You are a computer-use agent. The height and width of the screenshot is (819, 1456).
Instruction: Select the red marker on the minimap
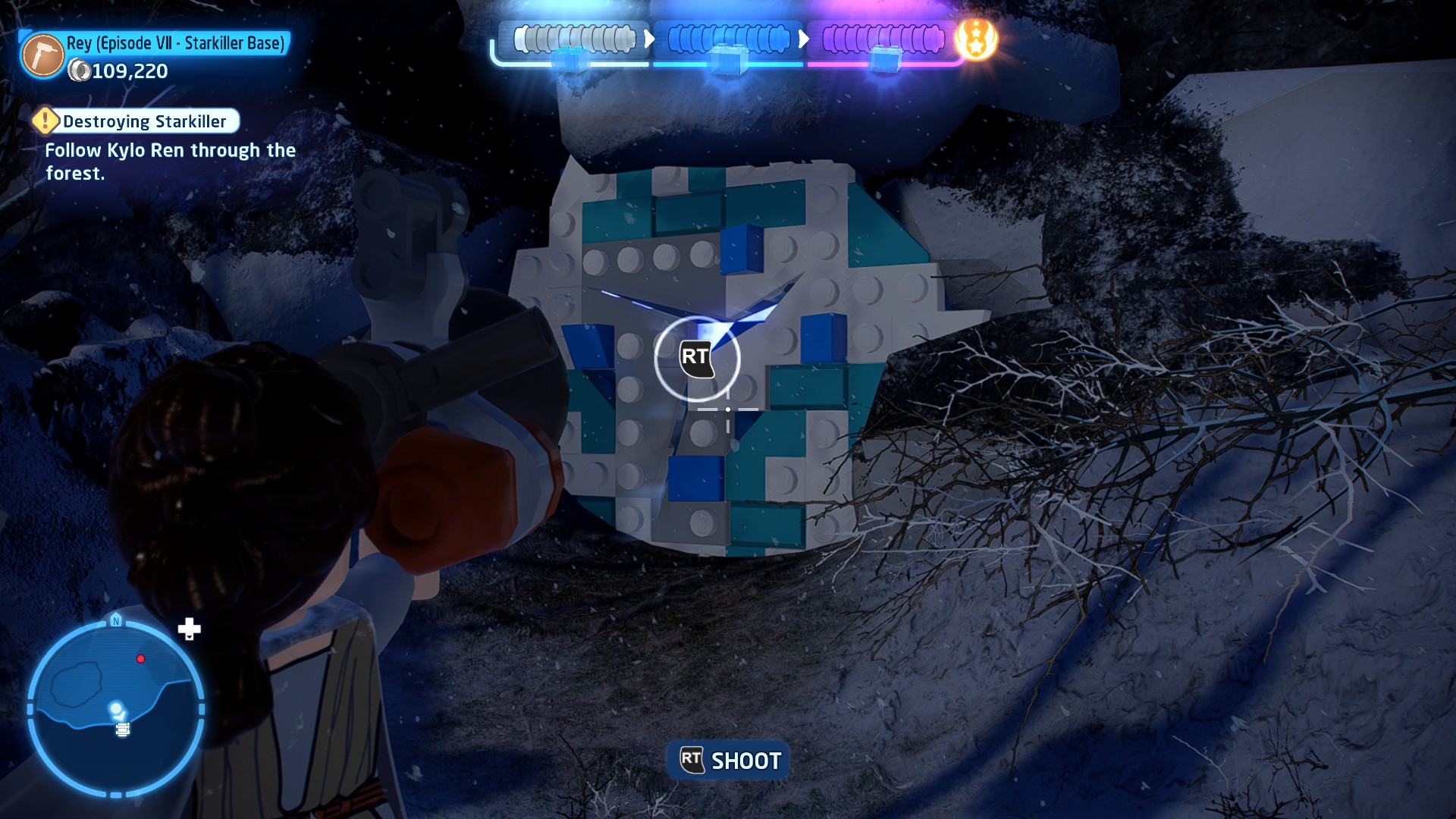pos(140,659)
